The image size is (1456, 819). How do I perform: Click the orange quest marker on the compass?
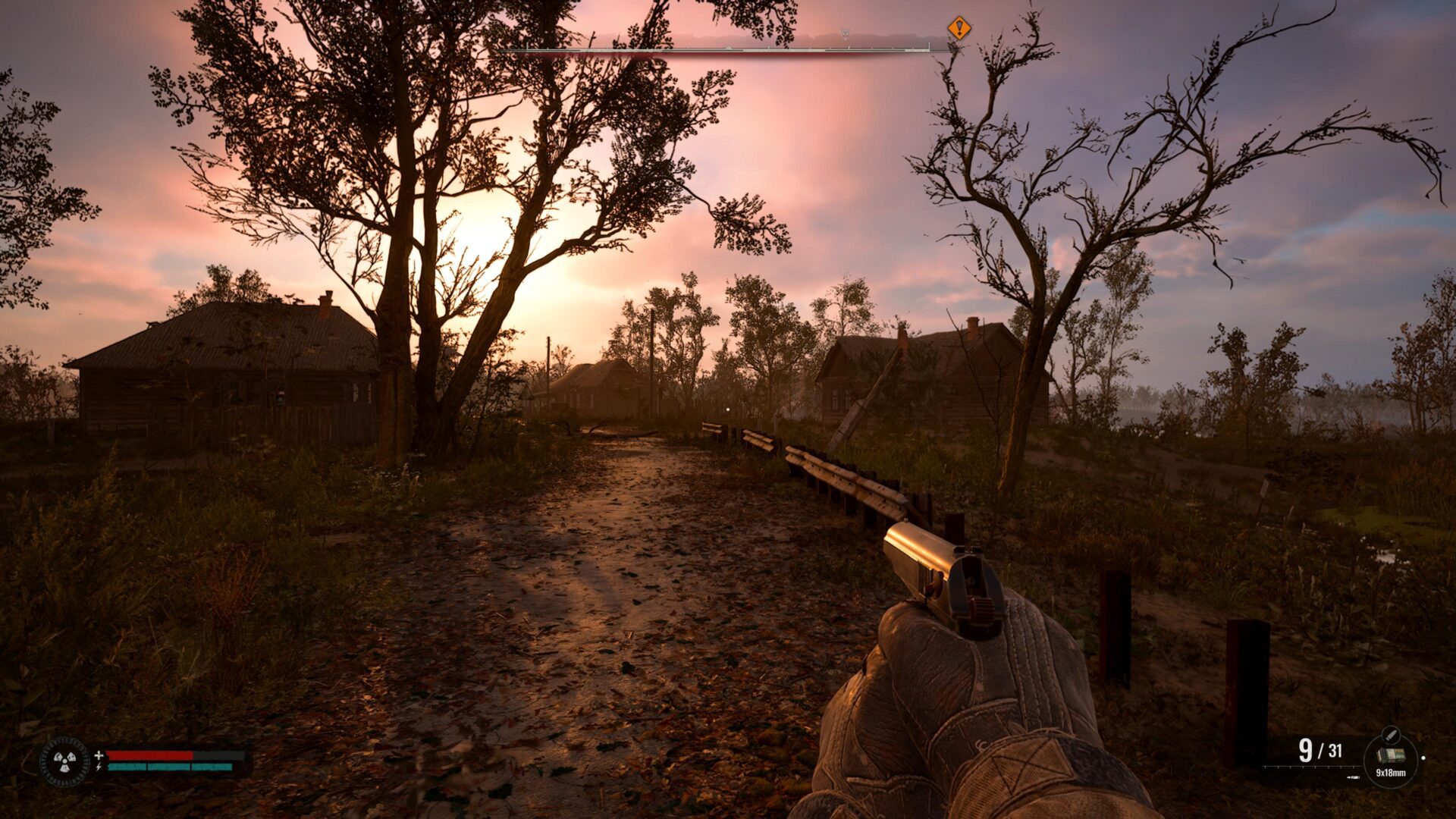pyautogui.click(x=959, y=29)
